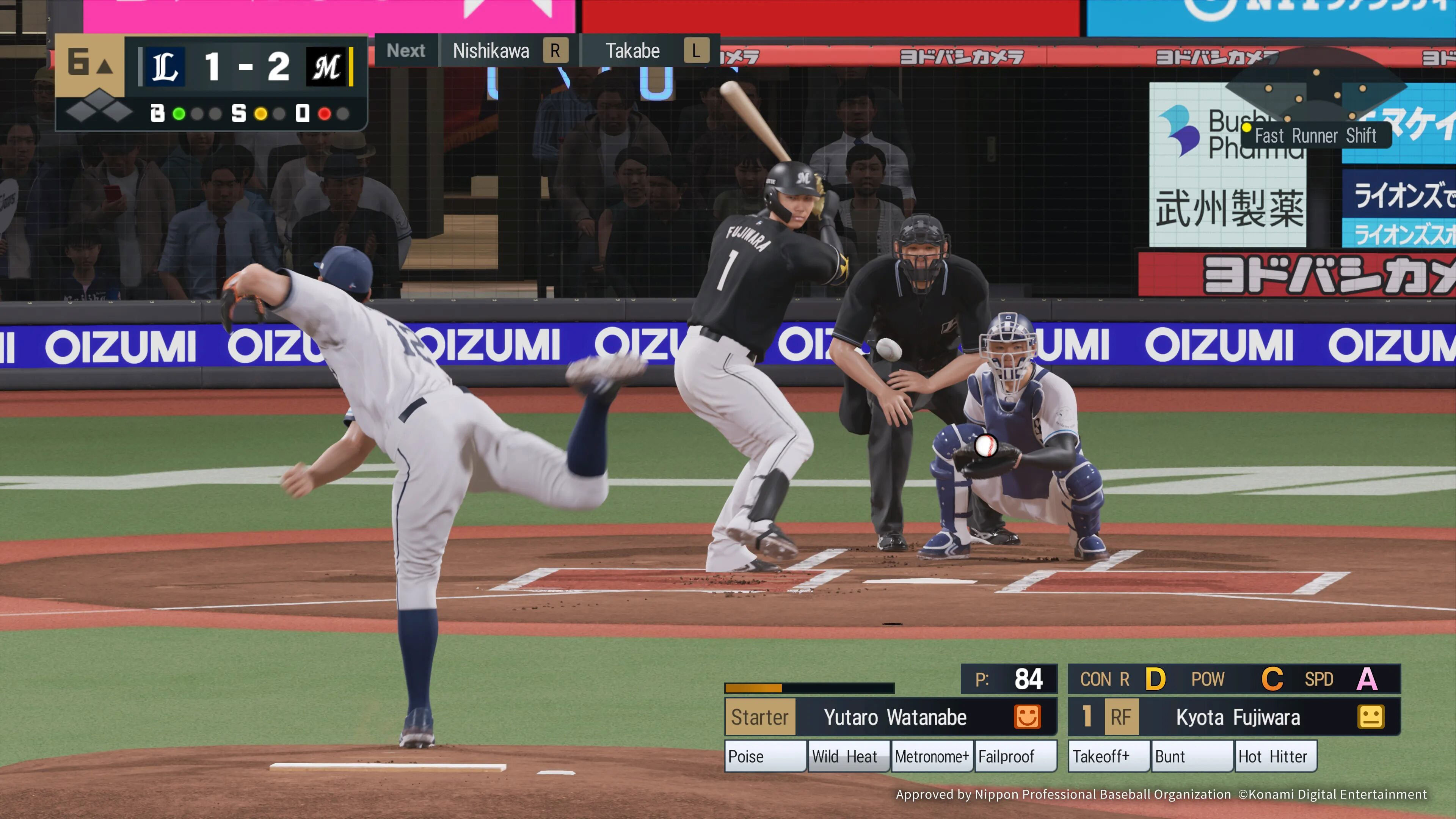Click the Marines team logo on scoreboard

point(326,67)
